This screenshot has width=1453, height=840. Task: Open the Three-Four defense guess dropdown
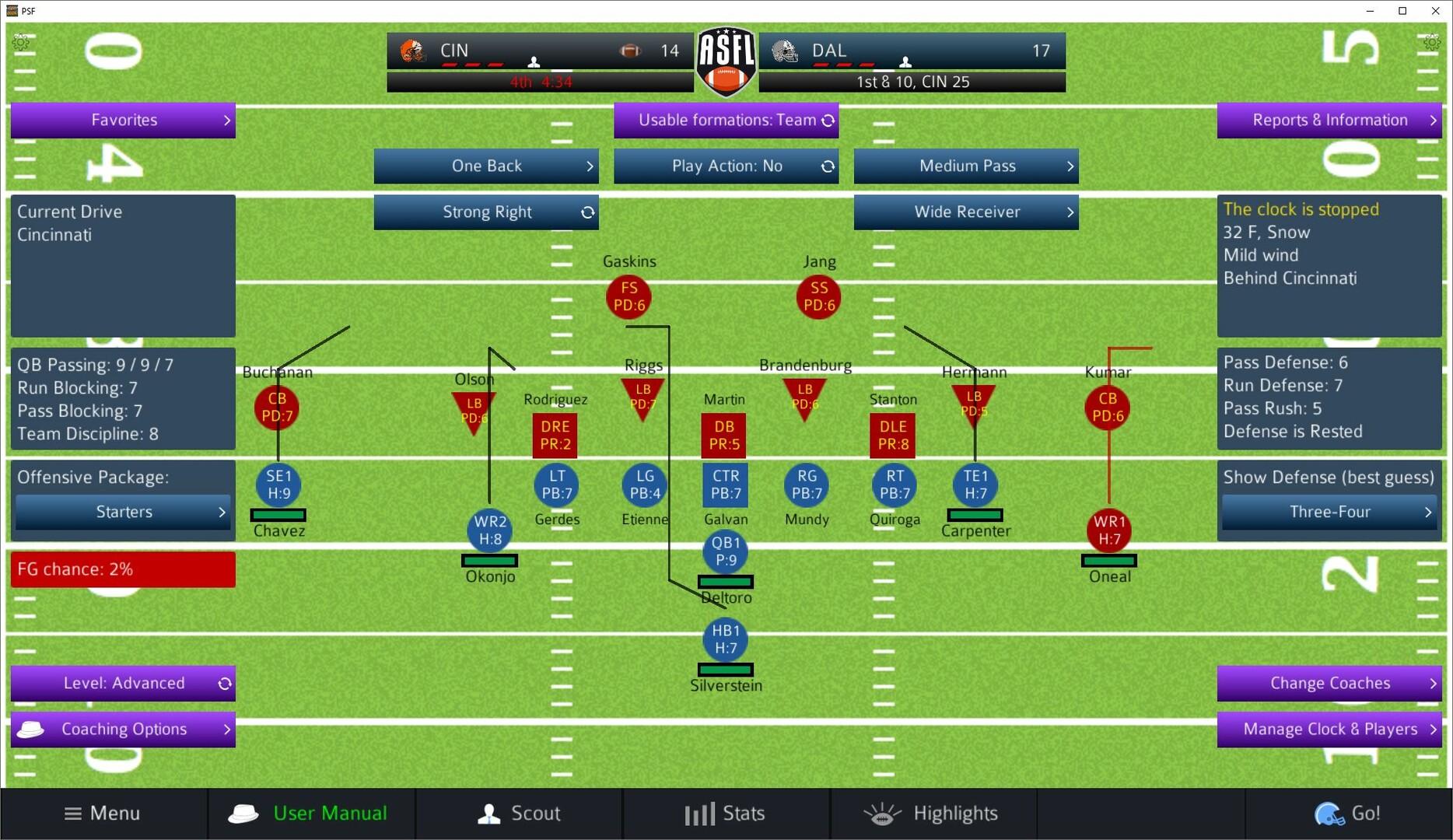tap(1329, 512)
